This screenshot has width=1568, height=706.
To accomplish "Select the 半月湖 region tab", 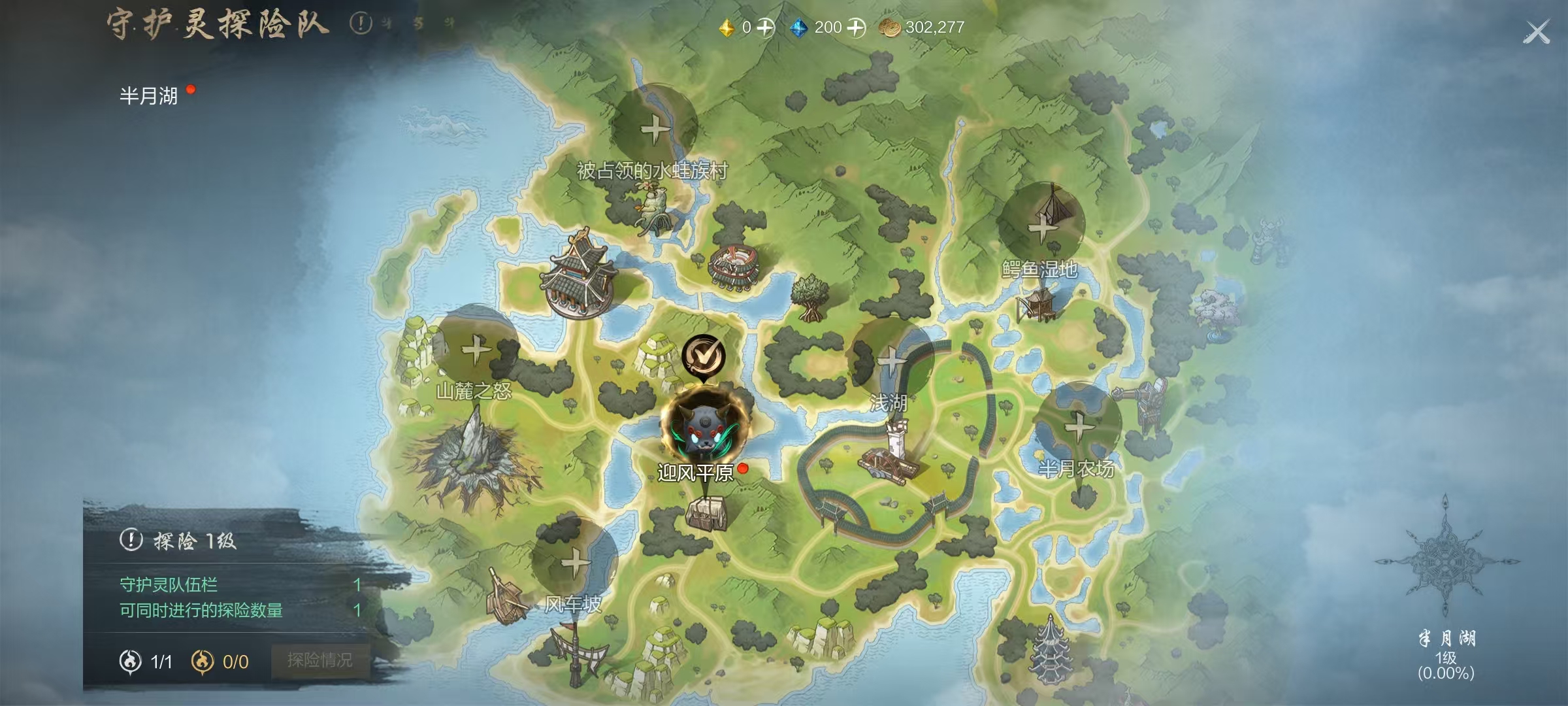I will point(149,96).
